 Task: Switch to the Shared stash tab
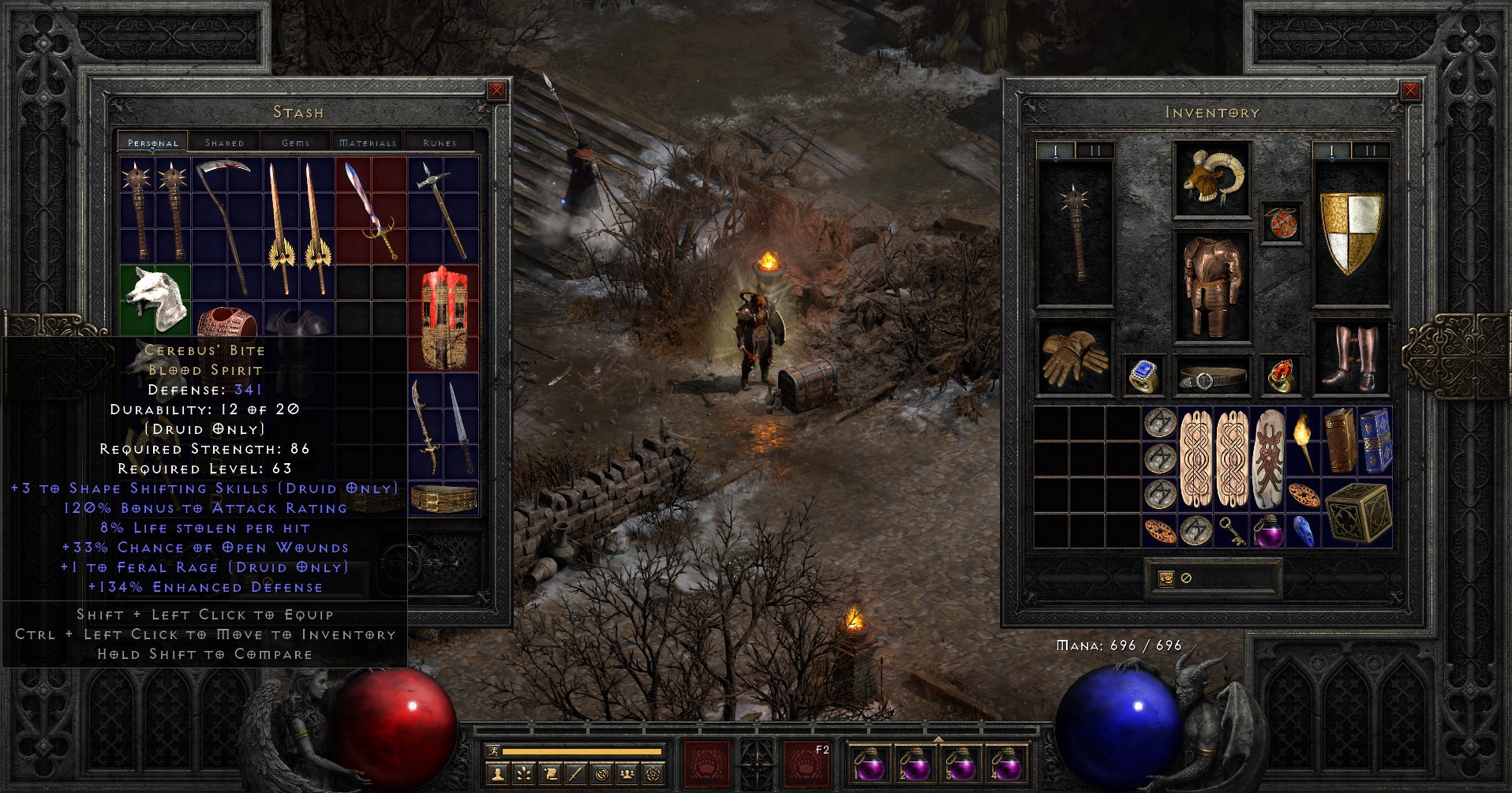pos(226,143)
